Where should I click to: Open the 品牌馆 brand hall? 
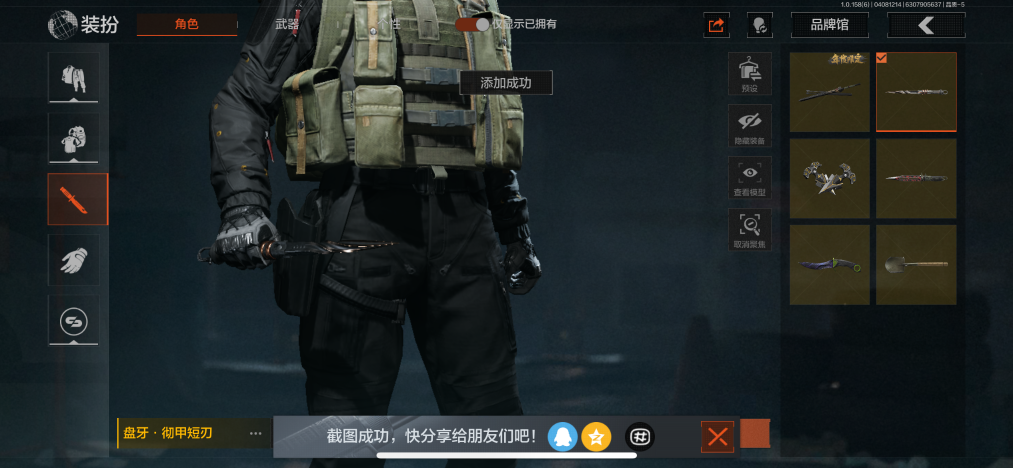click(829, 25)
